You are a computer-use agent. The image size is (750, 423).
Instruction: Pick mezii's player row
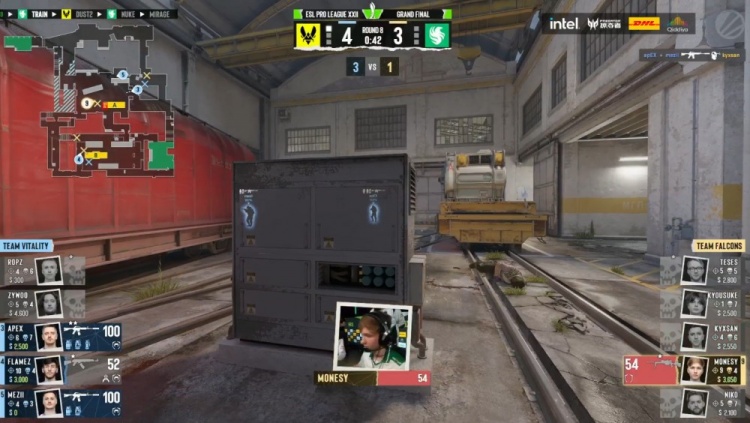[62, 403]
